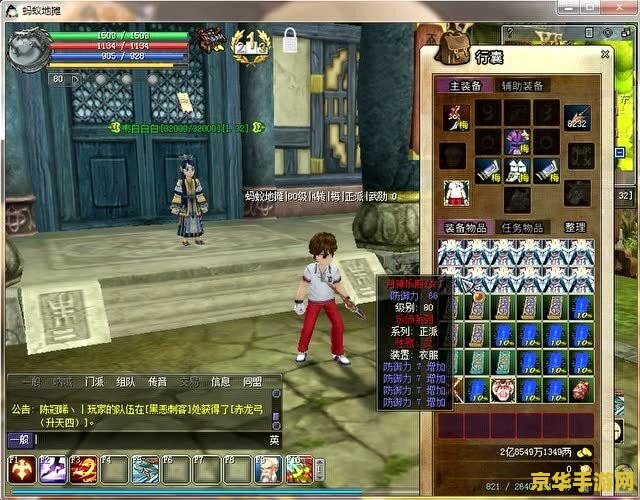Activate the F3 fire swirl skill

tap(83, 468)
